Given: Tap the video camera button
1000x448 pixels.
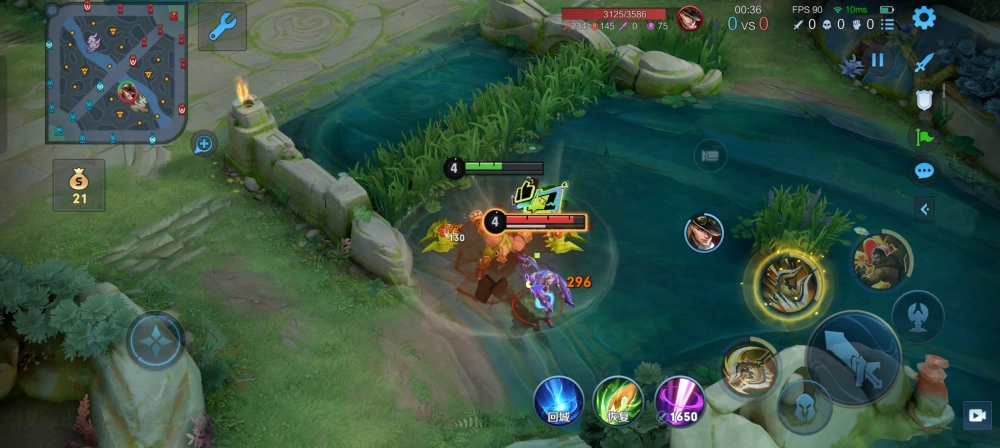Looking at the screenshot, I should [x=976, y=414].
